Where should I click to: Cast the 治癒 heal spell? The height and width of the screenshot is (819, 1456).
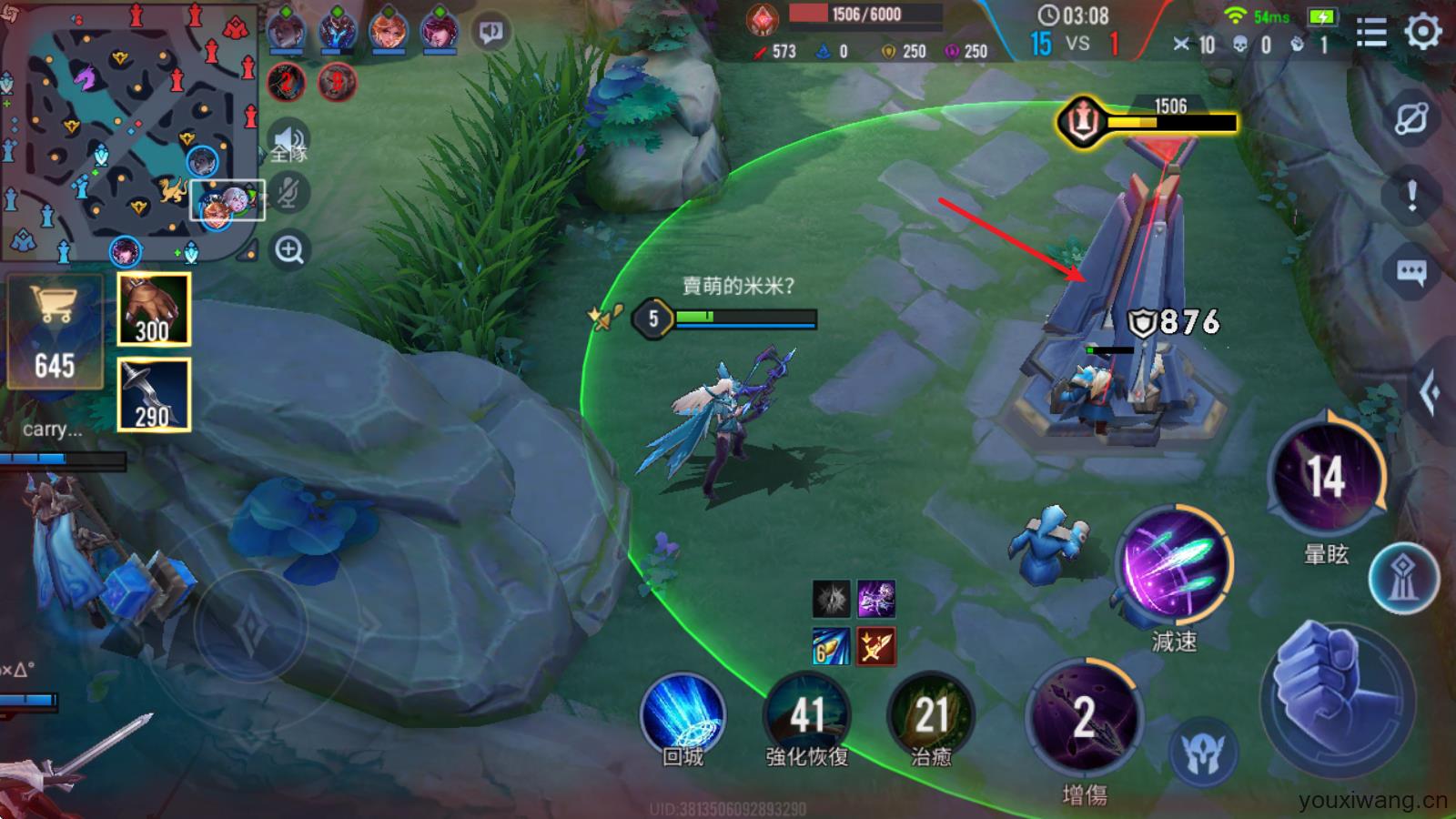(930, 716)
